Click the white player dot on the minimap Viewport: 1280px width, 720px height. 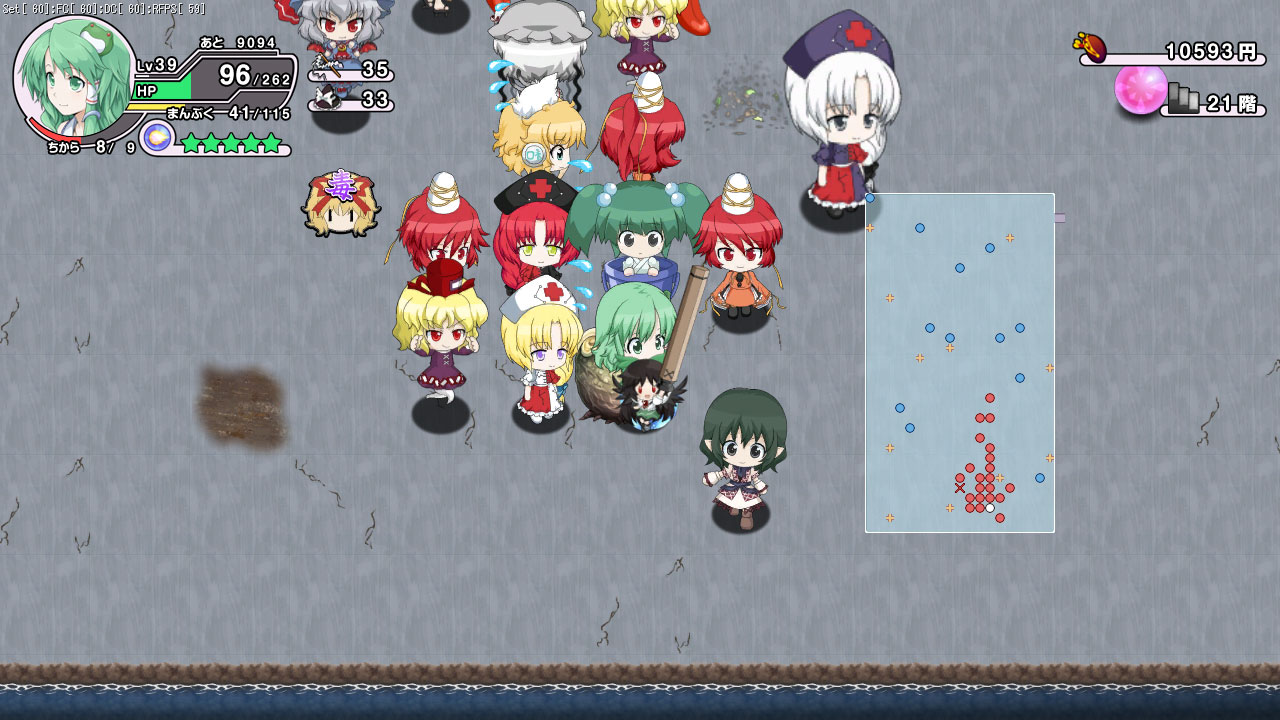(x=990, y=507)
